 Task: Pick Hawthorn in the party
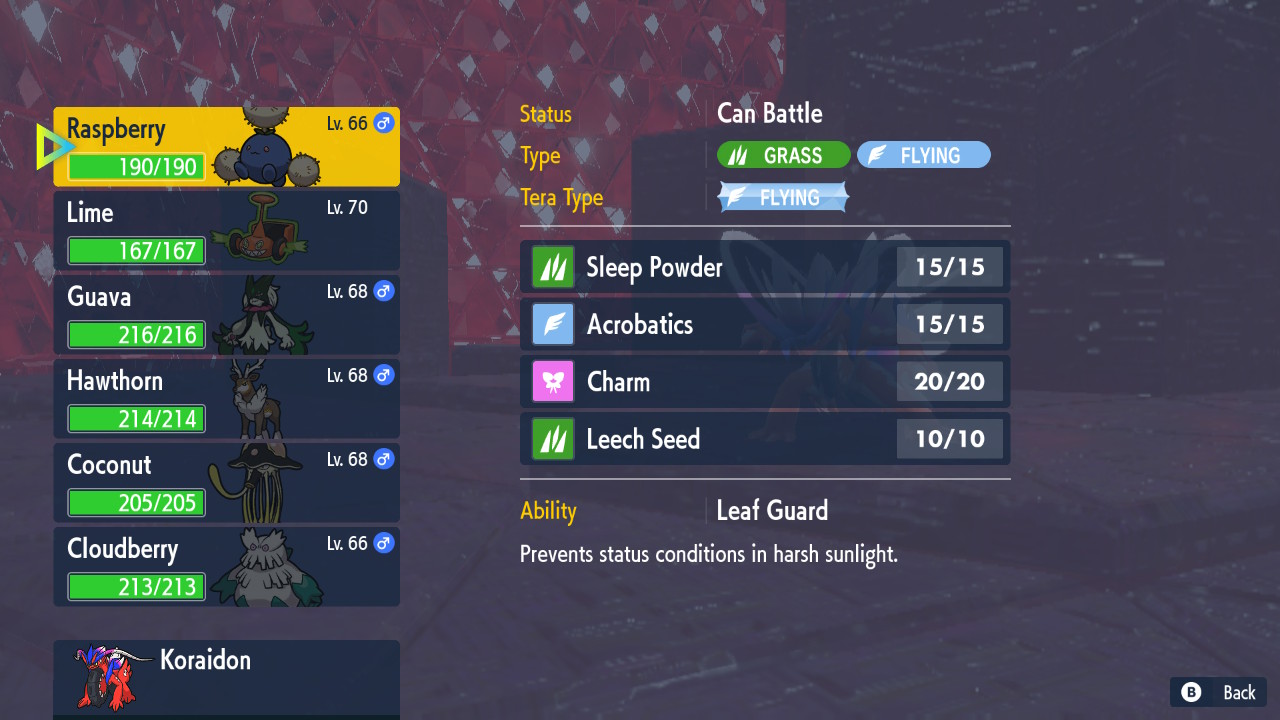tap(226, 399)
